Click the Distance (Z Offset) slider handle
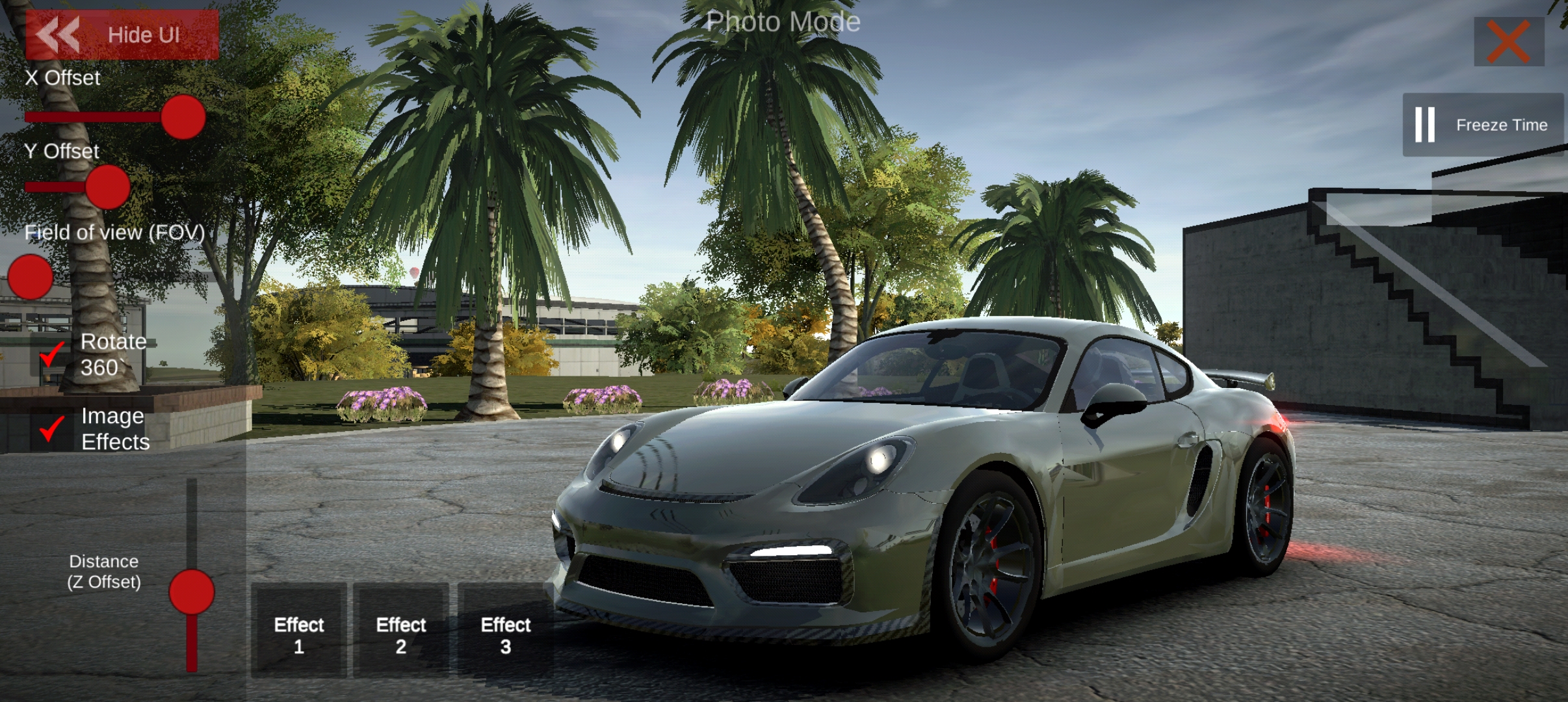This screenshot has width=1568, height=702. (x=192, y=592)
